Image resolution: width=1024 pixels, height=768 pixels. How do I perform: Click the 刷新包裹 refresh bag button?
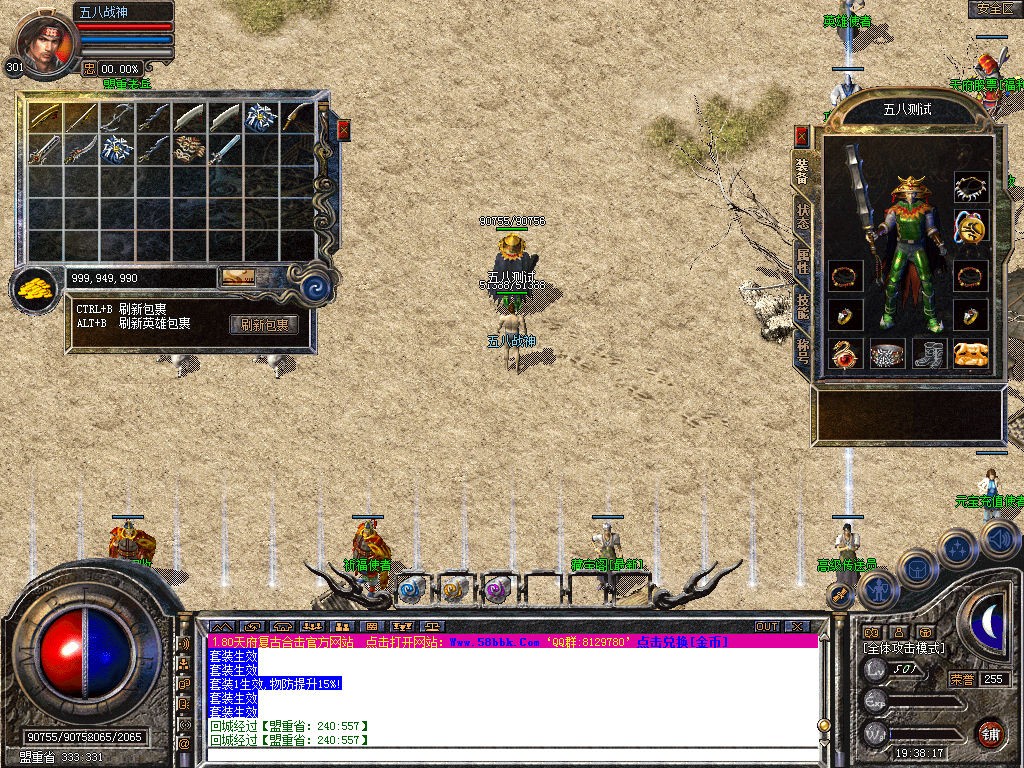click(264, 325)
